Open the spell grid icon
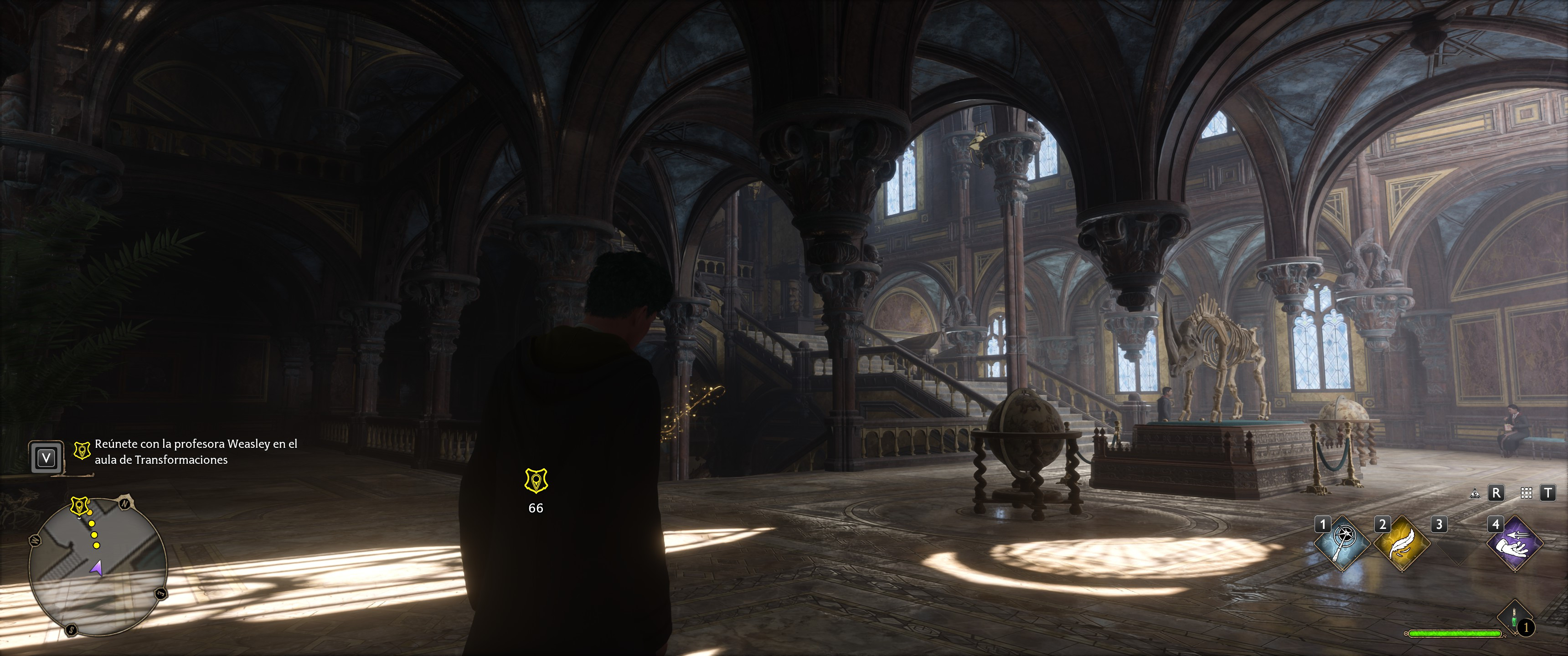This screenshot has width=1568, height=656. coord(1526,493)
